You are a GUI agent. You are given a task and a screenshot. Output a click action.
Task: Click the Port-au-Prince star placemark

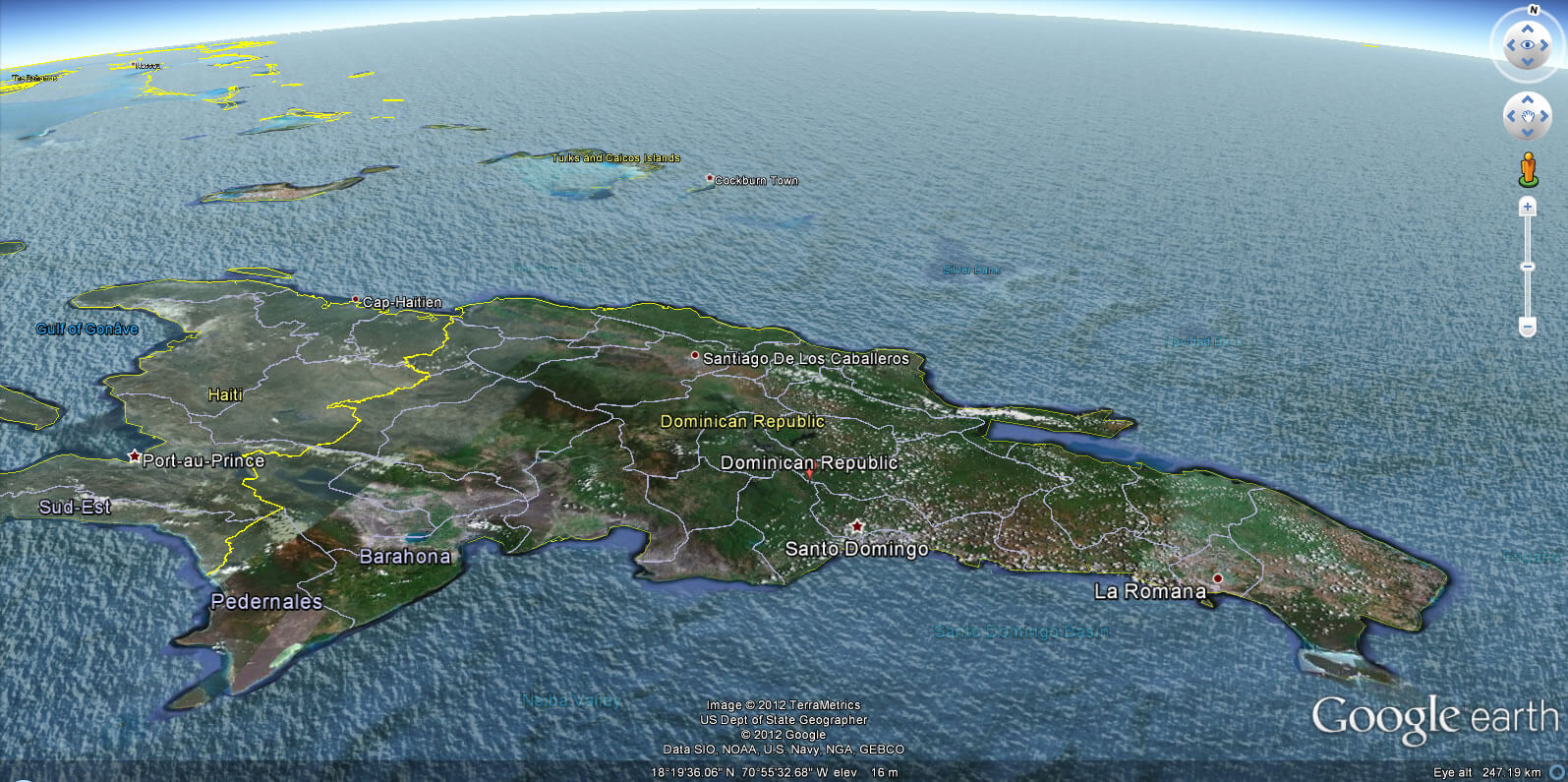click(x=134, y=454)
